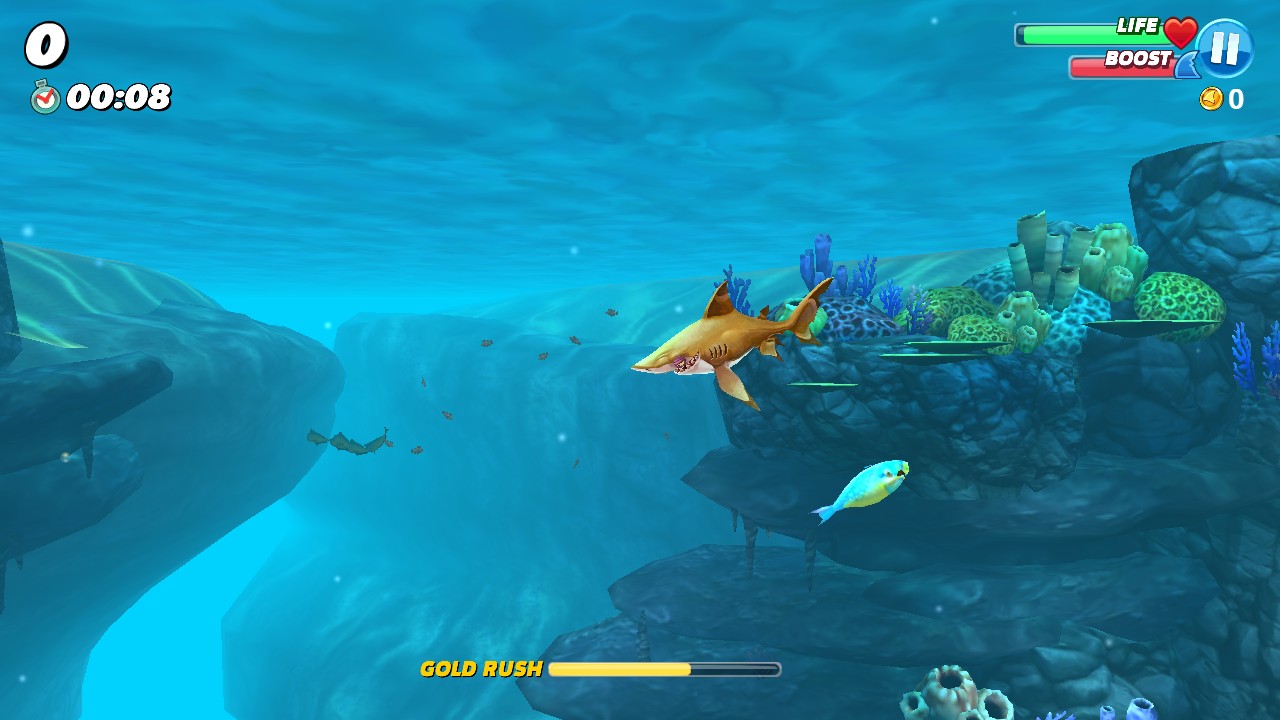Pause the game with the pause button

(x=1224, y=48)
